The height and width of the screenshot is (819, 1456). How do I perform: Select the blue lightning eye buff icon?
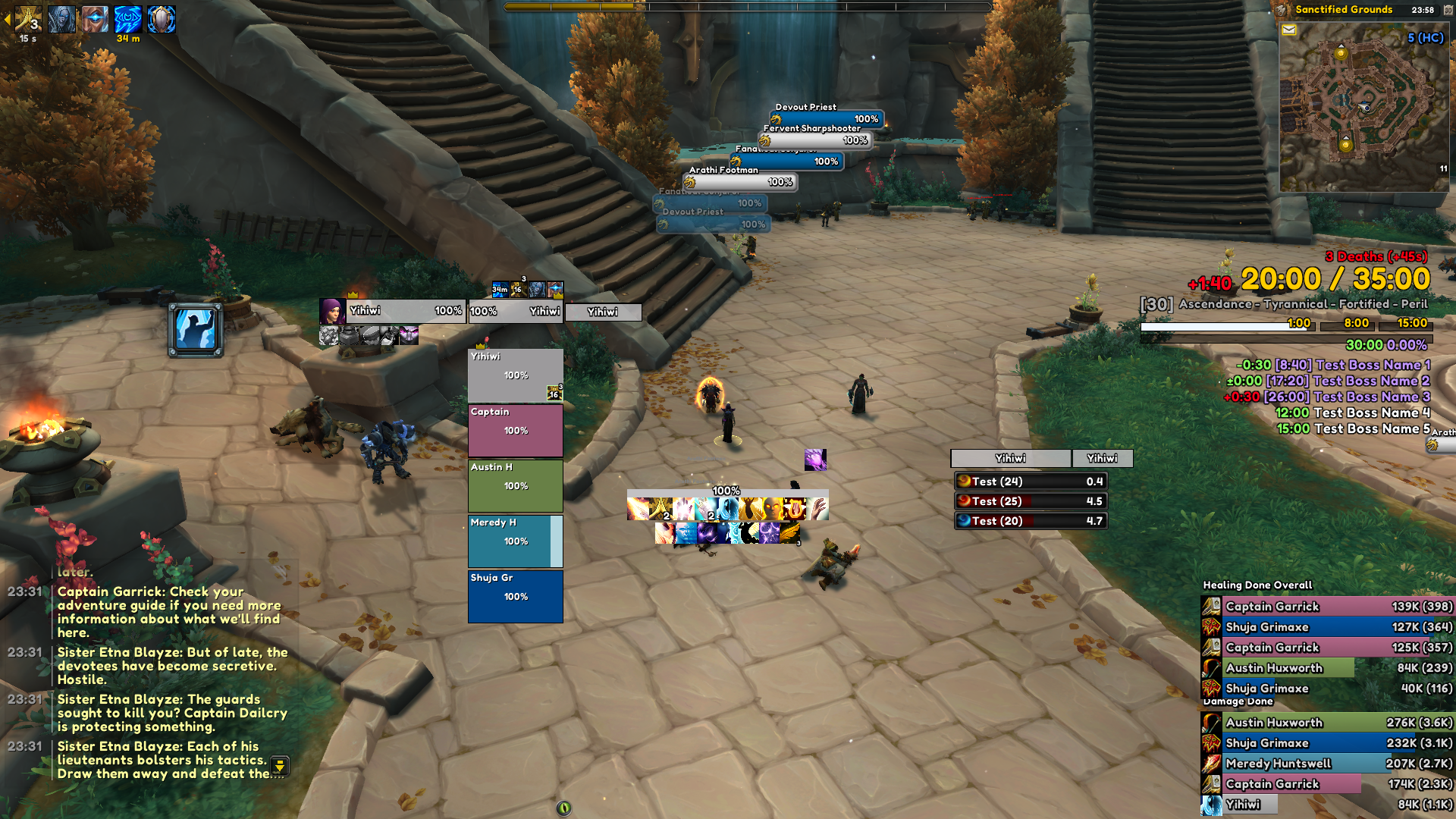tap(127, 19)
